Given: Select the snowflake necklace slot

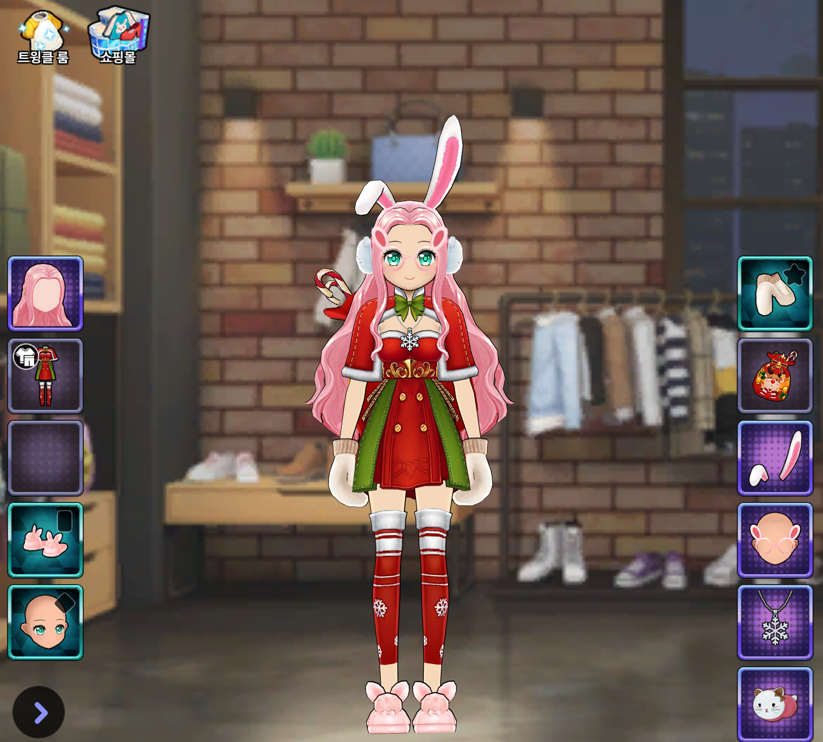Looking at the screenshot, I should click(x=775, y=621).
